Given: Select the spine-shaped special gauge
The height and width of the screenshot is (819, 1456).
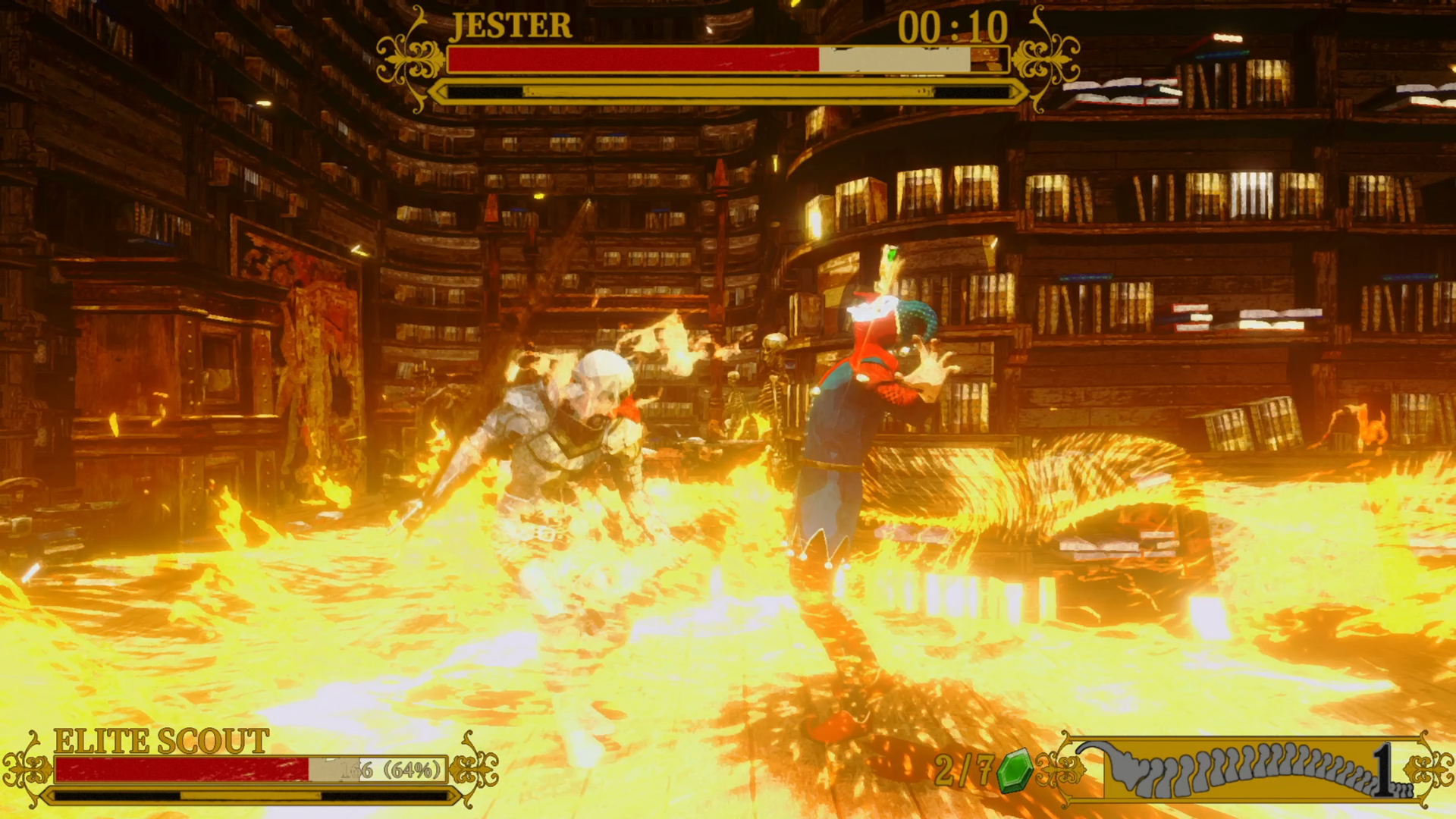Looking at the screenshot, I should click(x=1244, y=769).
